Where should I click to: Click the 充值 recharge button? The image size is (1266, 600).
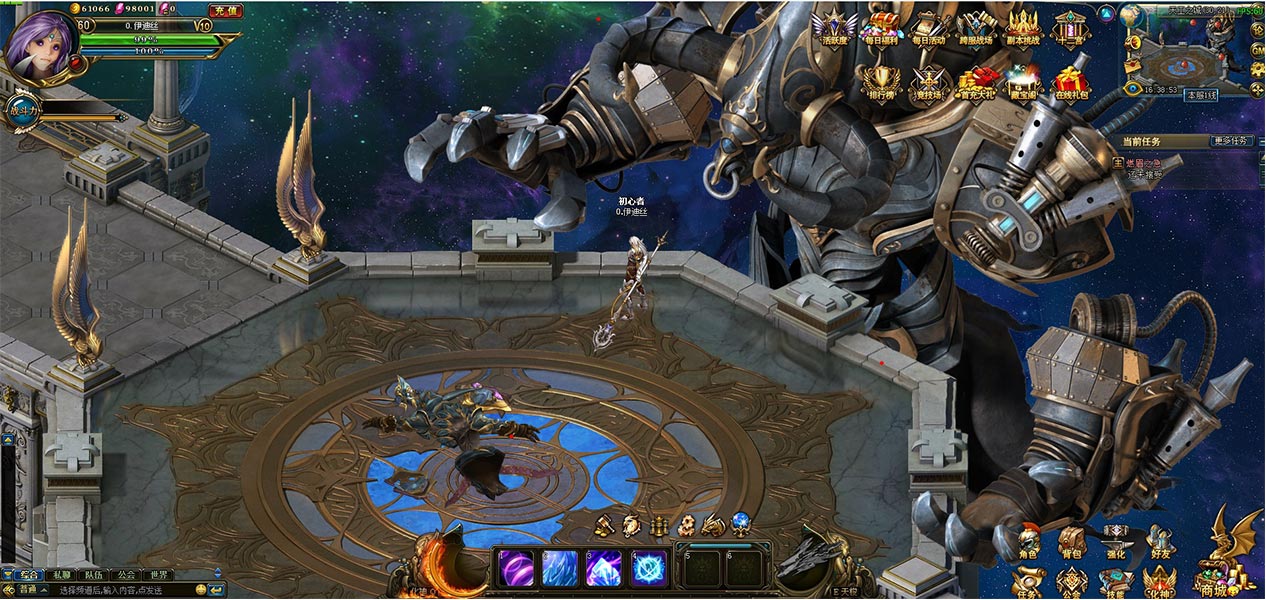pyautogui.click(x=225, y=10)
